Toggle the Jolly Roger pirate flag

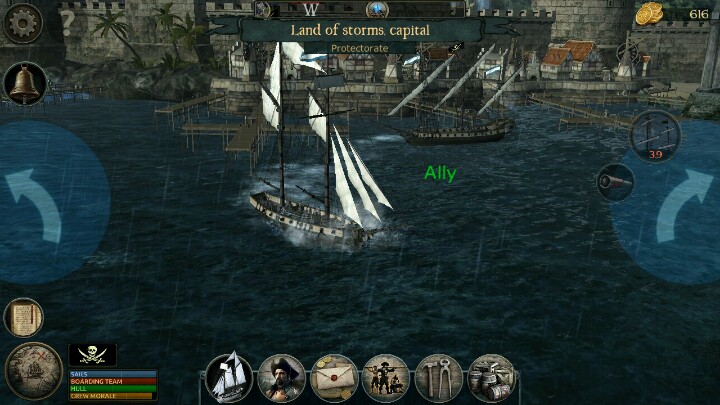pos(92,355)
